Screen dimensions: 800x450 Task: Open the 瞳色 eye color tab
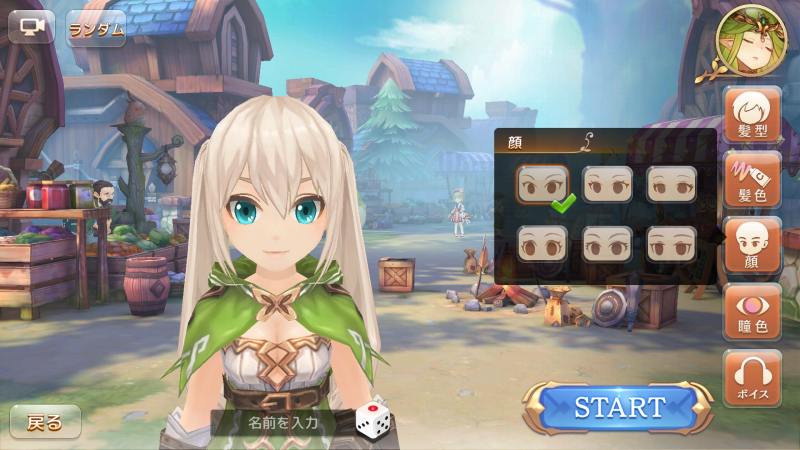(x=752, y=312)
